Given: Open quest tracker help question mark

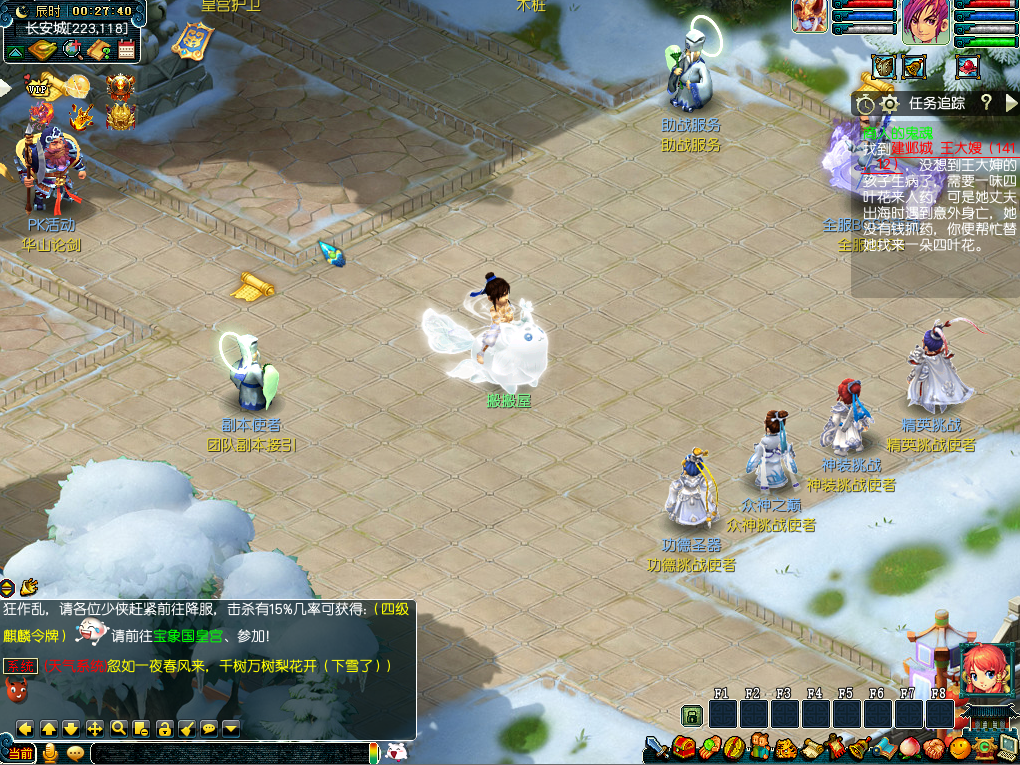Looking at the screenshot, I should click(x=986, y=102).
